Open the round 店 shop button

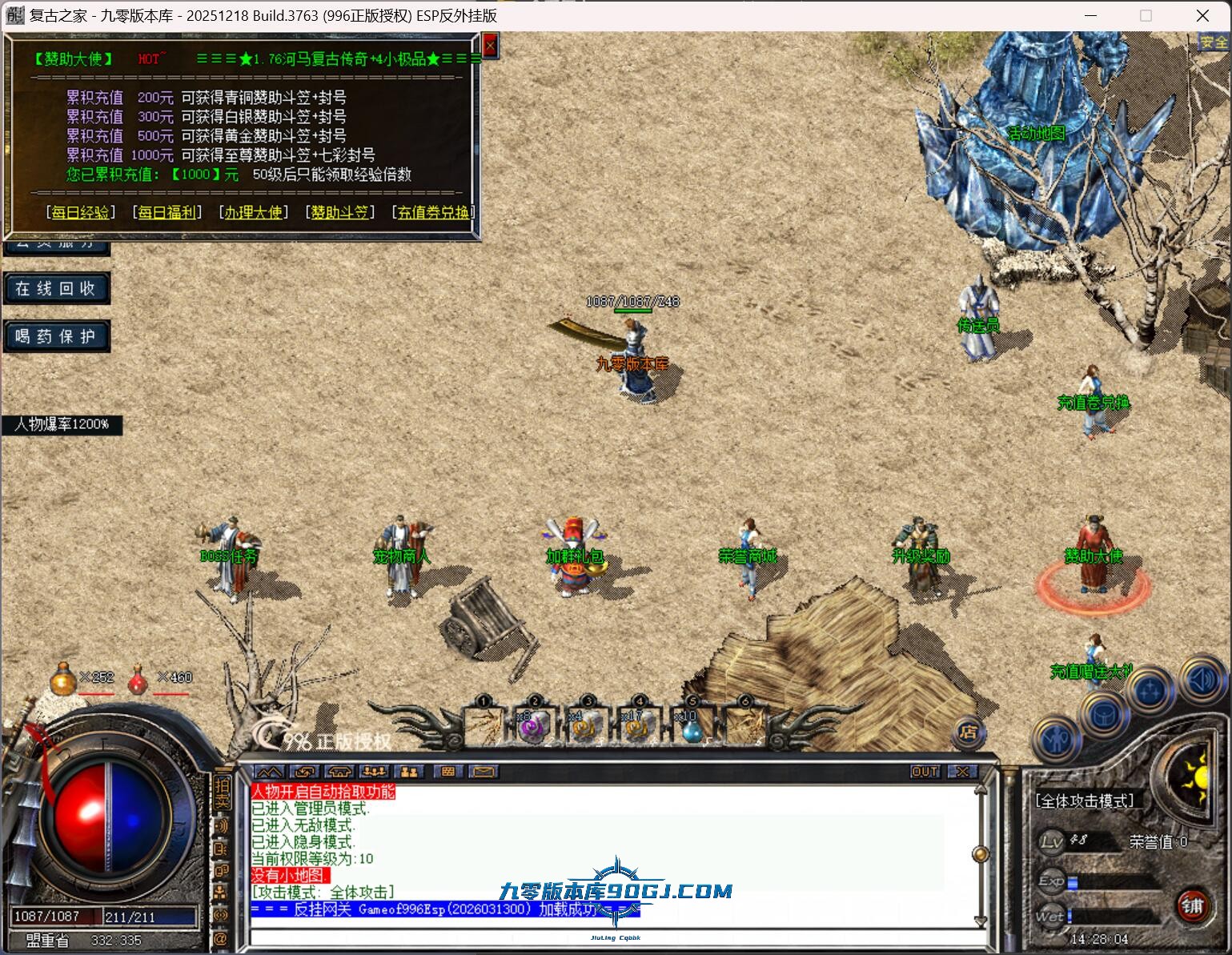(968, 731)
